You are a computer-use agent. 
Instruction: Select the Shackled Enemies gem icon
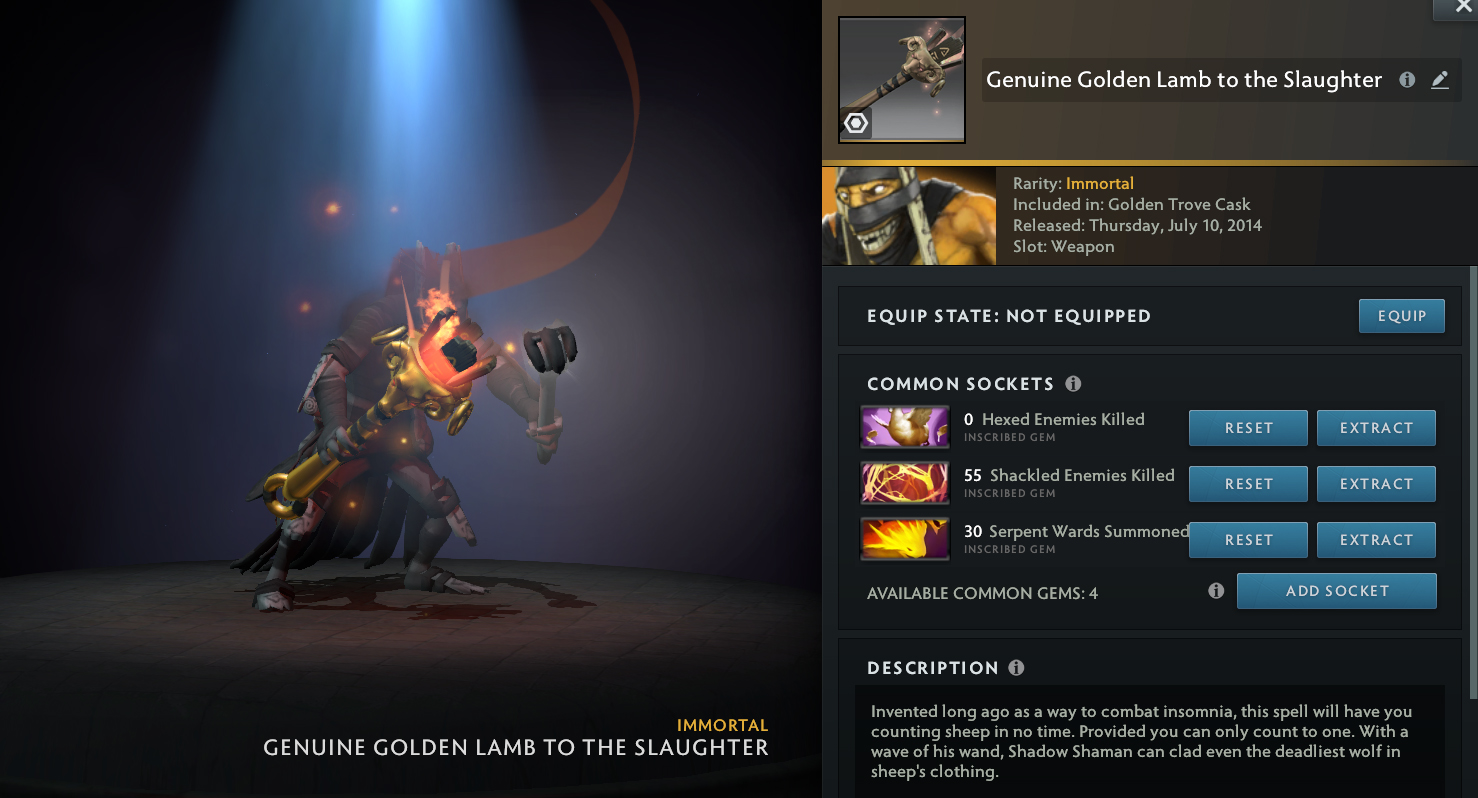point(905,483)
